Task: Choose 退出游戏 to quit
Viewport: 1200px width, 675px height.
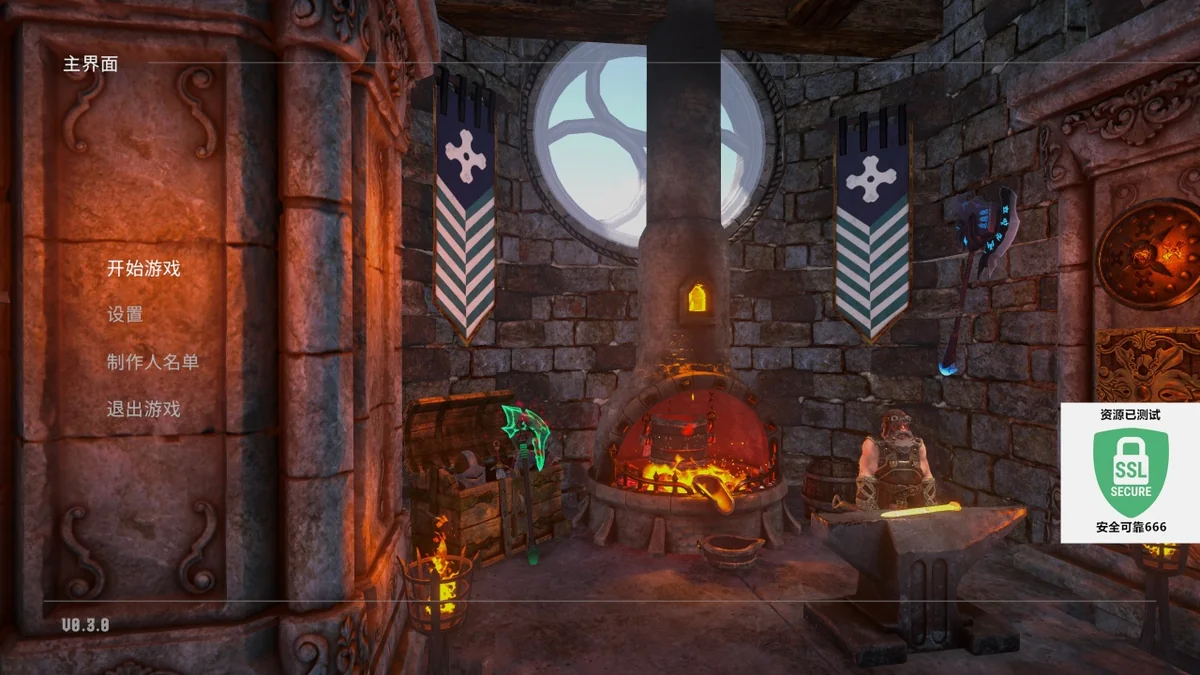Action: (144, 408)
